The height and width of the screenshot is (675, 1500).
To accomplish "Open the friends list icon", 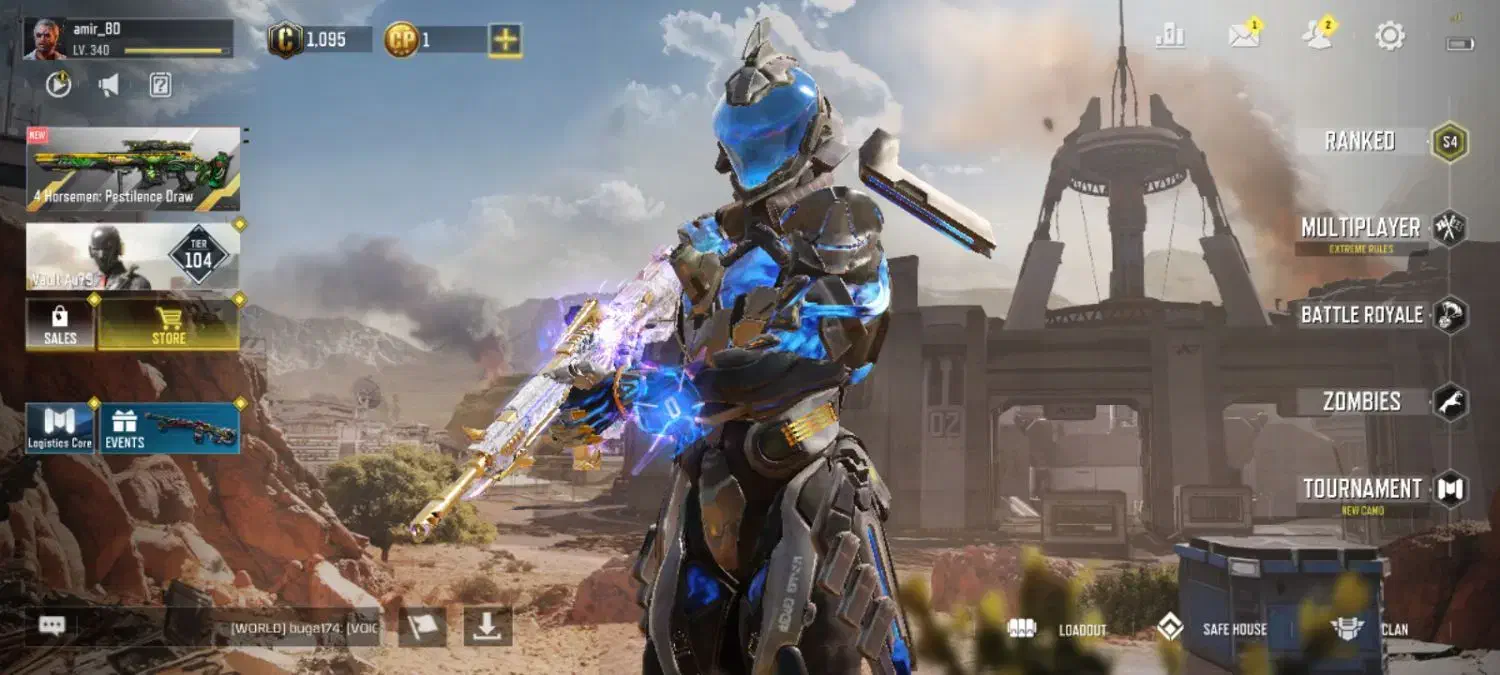I will (1317, 37).
